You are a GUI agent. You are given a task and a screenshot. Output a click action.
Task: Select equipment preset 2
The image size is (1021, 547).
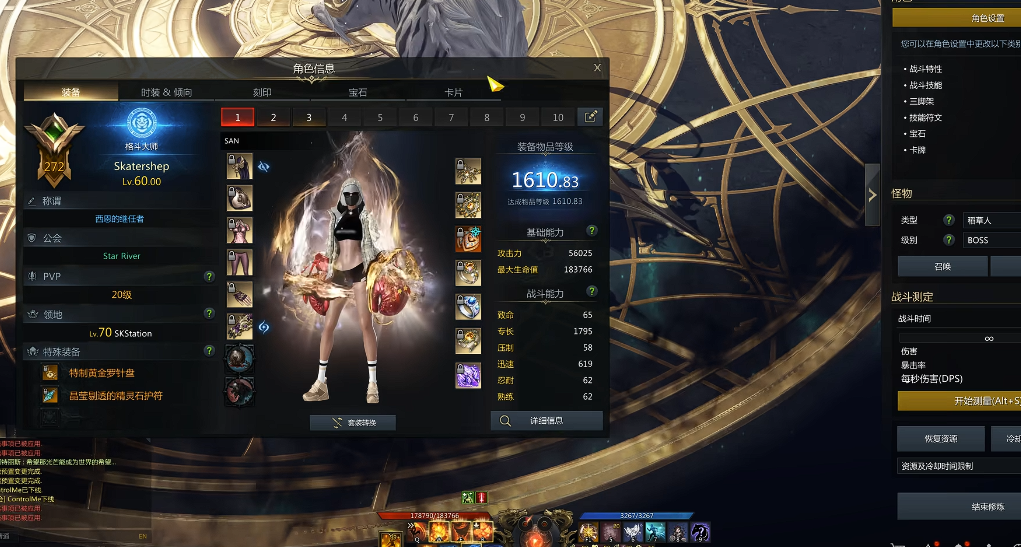[273, 117]
